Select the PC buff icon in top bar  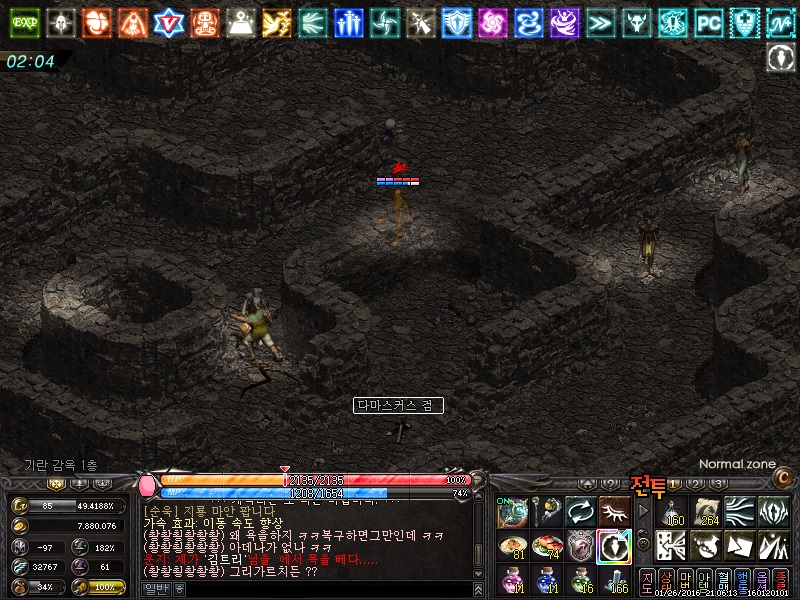pyautogui.click(x=708, y=19)
